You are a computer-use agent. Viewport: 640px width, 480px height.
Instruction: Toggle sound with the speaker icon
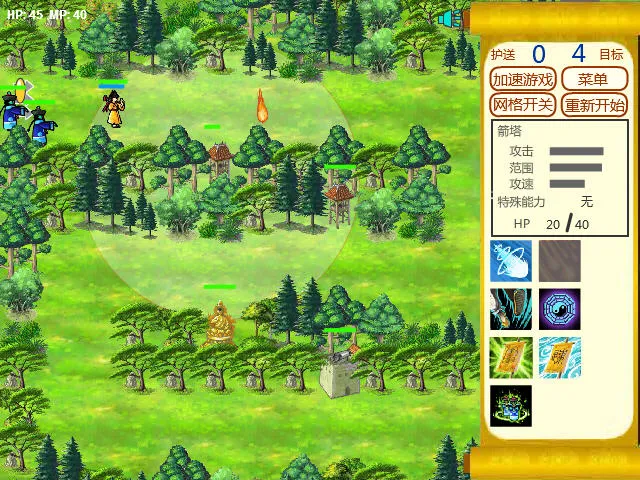point(449,17)
